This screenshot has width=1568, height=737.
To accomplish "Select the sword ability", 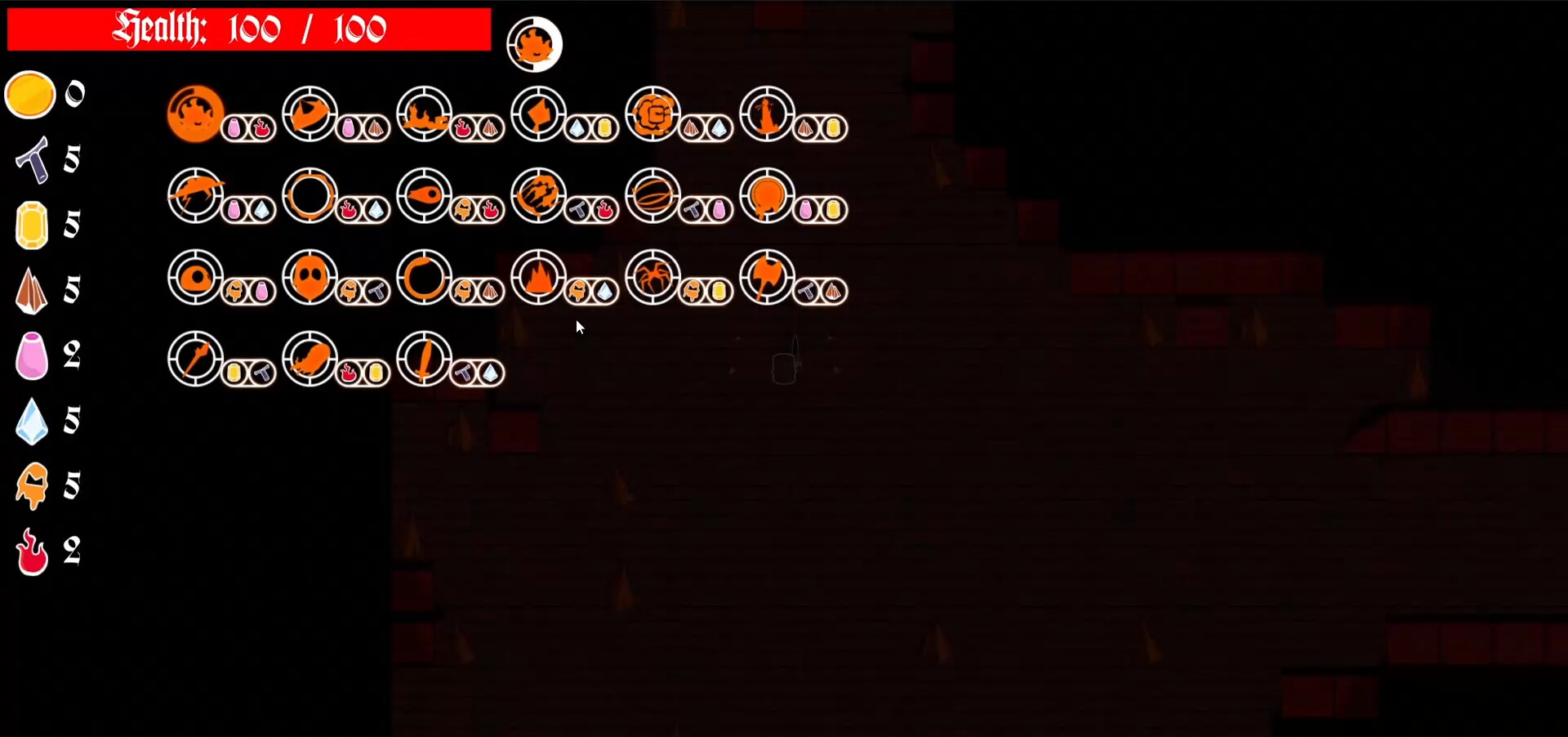I will pos(423,360).
